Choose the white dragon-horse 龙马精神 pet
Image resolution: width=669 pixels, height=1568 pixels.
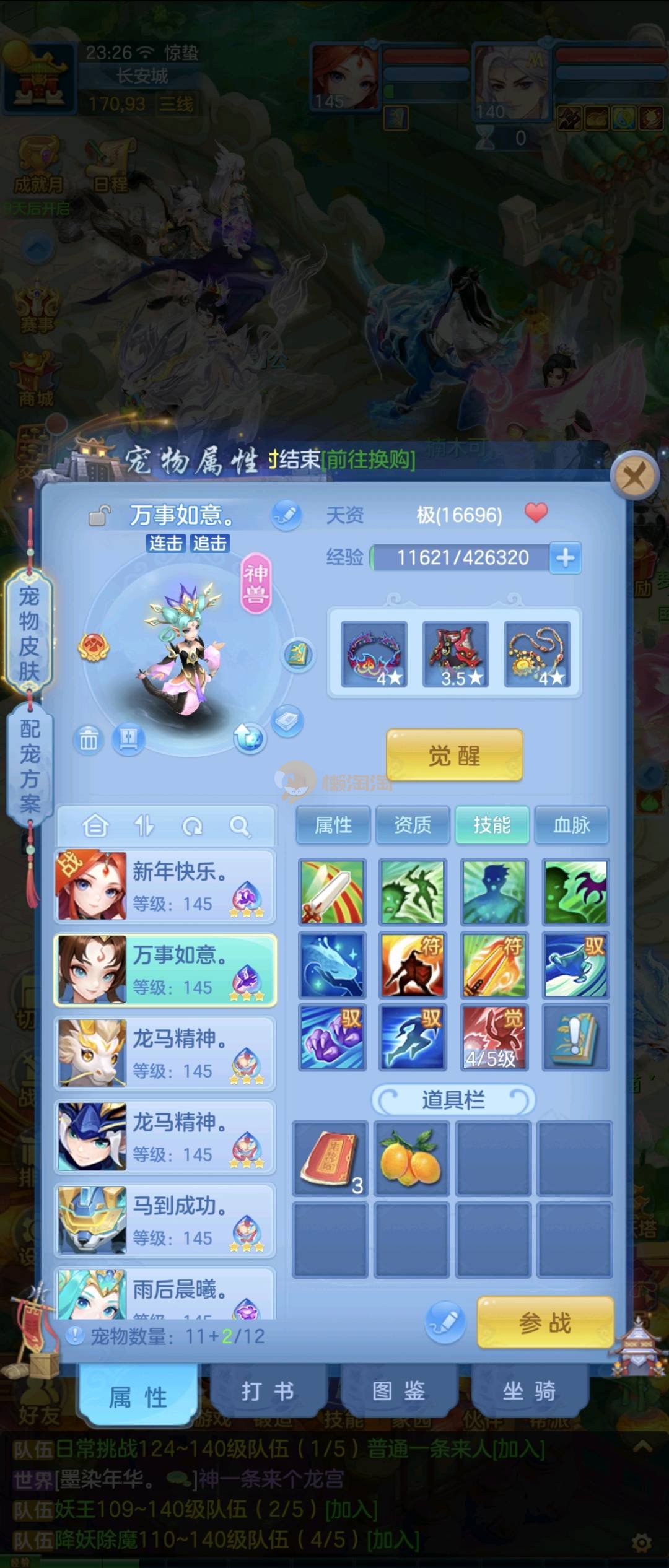pyautogui.click(x=165, y=1053)
